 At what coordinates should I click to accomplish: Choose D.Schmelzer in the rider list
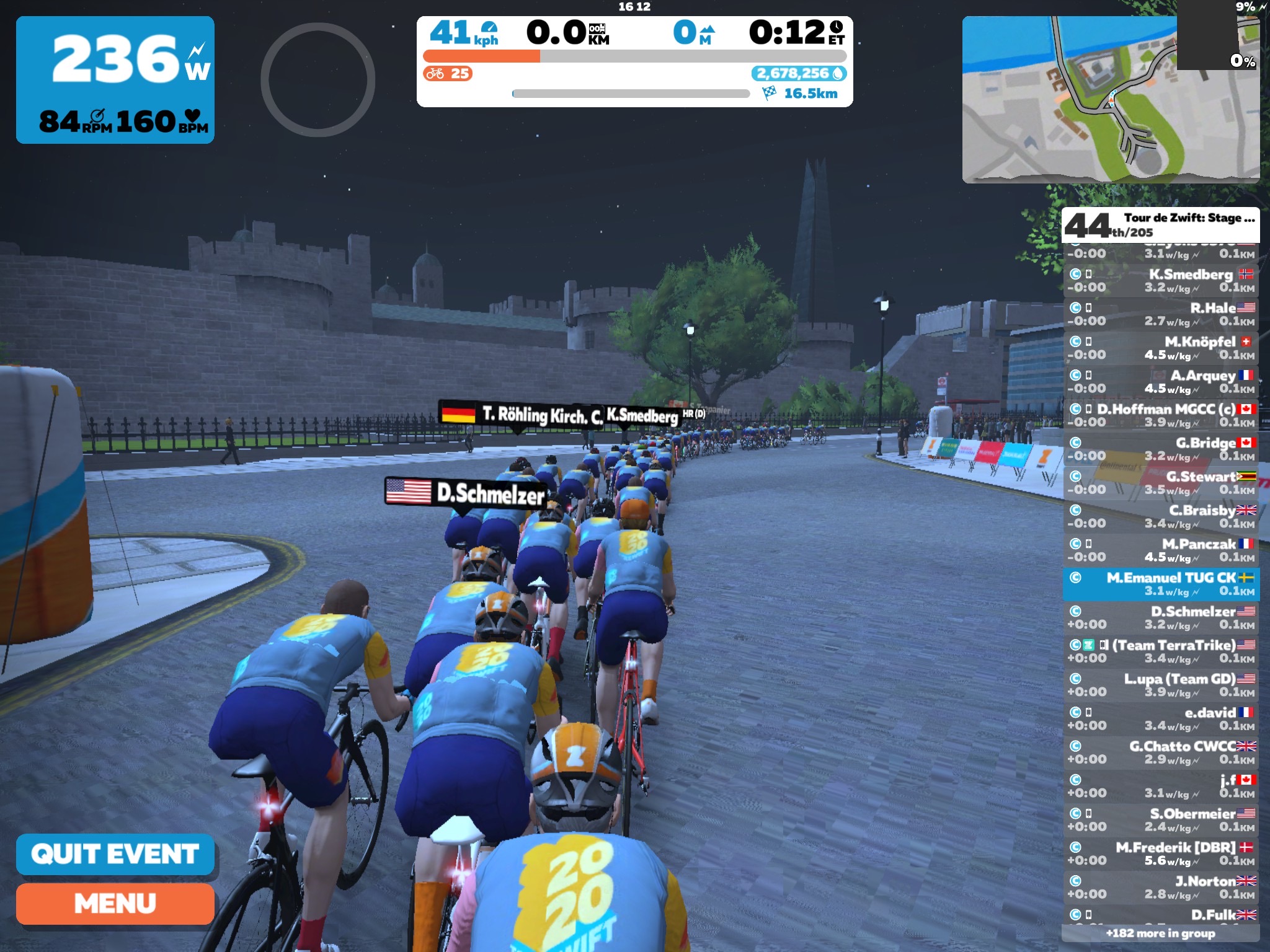[1161, 617]
